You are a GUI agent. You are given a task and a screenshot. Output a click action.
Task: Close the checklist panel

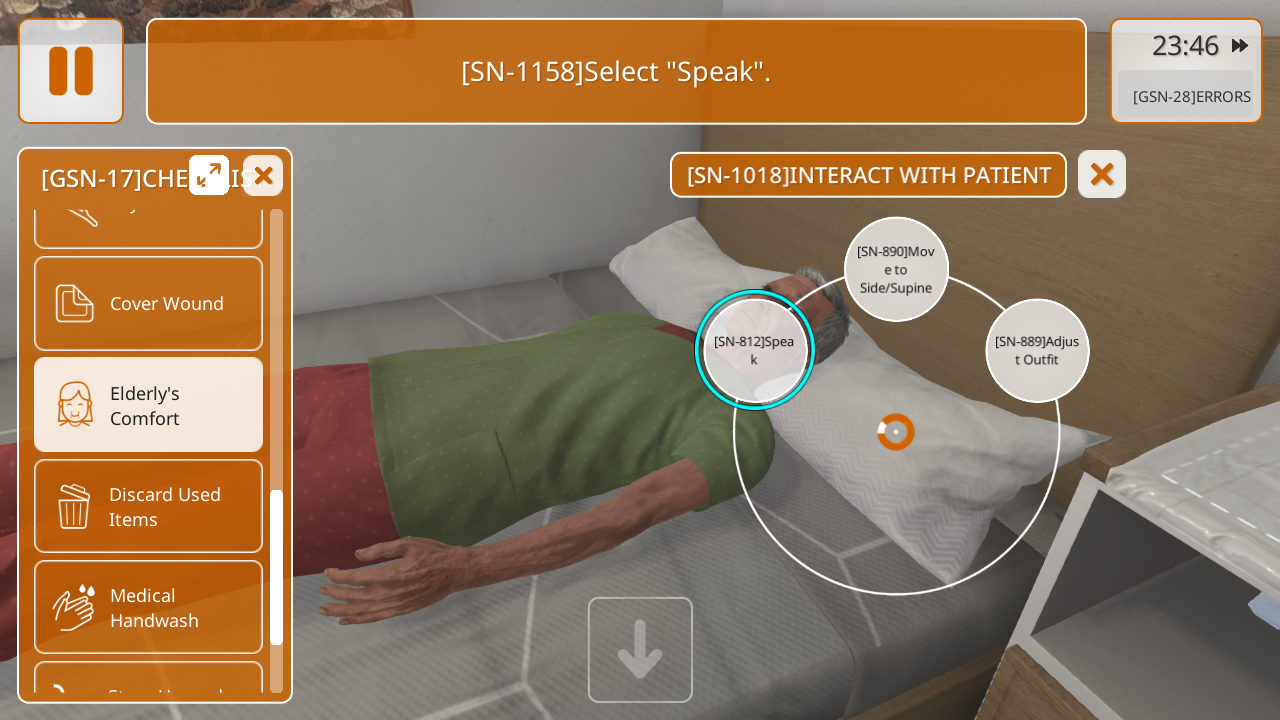point(263,176)
